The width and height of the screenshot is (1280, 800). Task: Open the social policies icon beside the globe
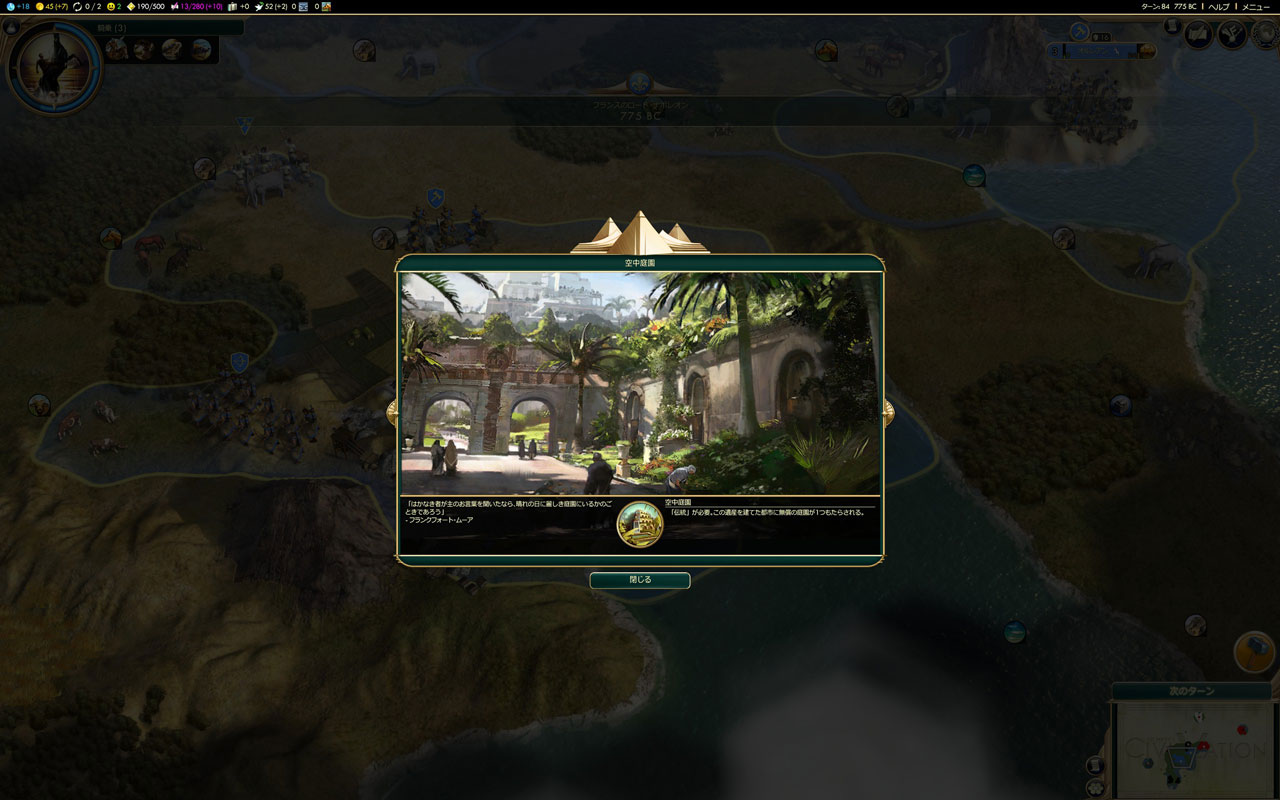1233,35
